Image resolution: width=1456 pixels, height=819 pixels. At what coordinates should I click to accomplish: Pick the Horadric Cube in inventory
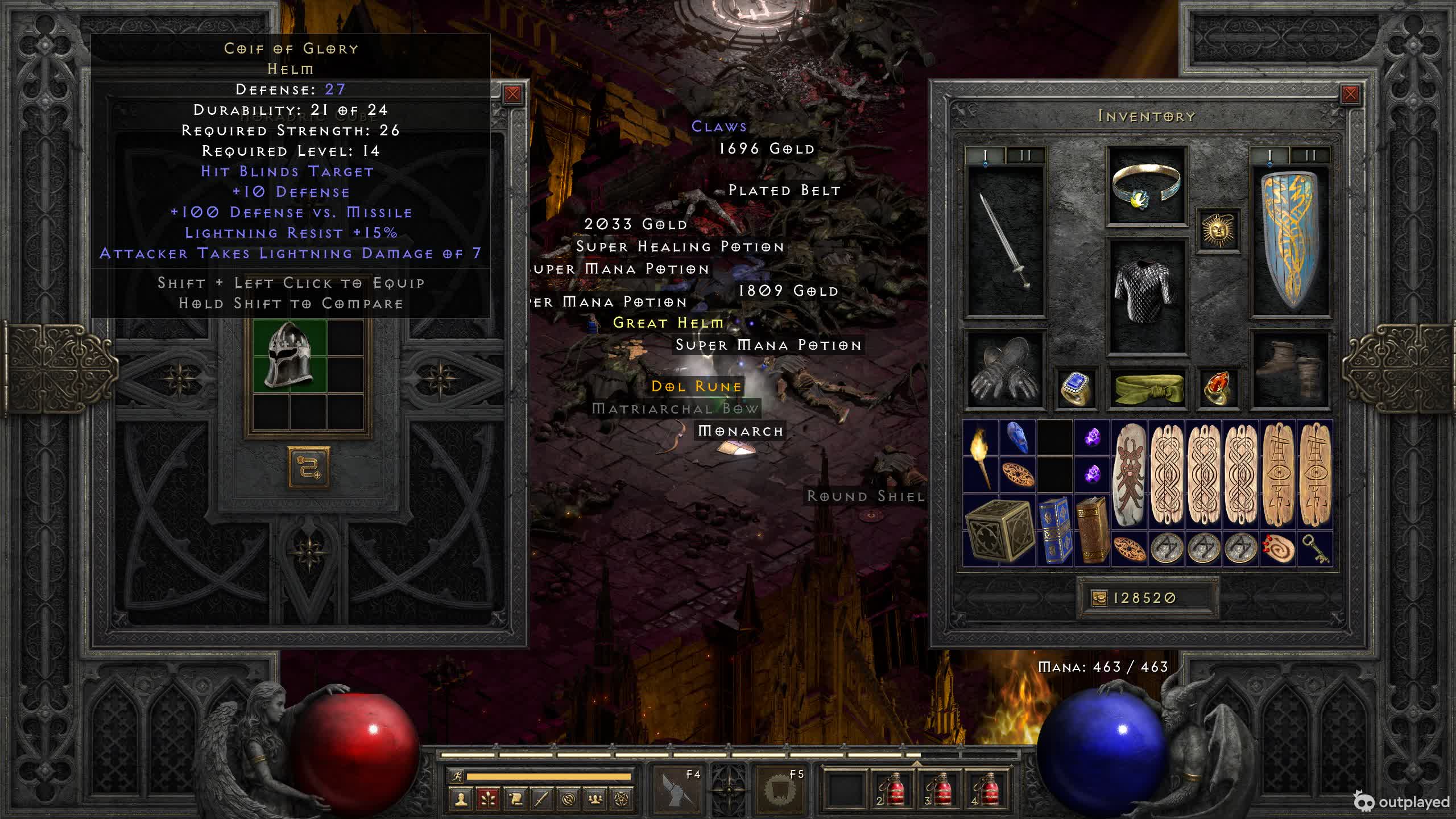click(x=998, y=531)
